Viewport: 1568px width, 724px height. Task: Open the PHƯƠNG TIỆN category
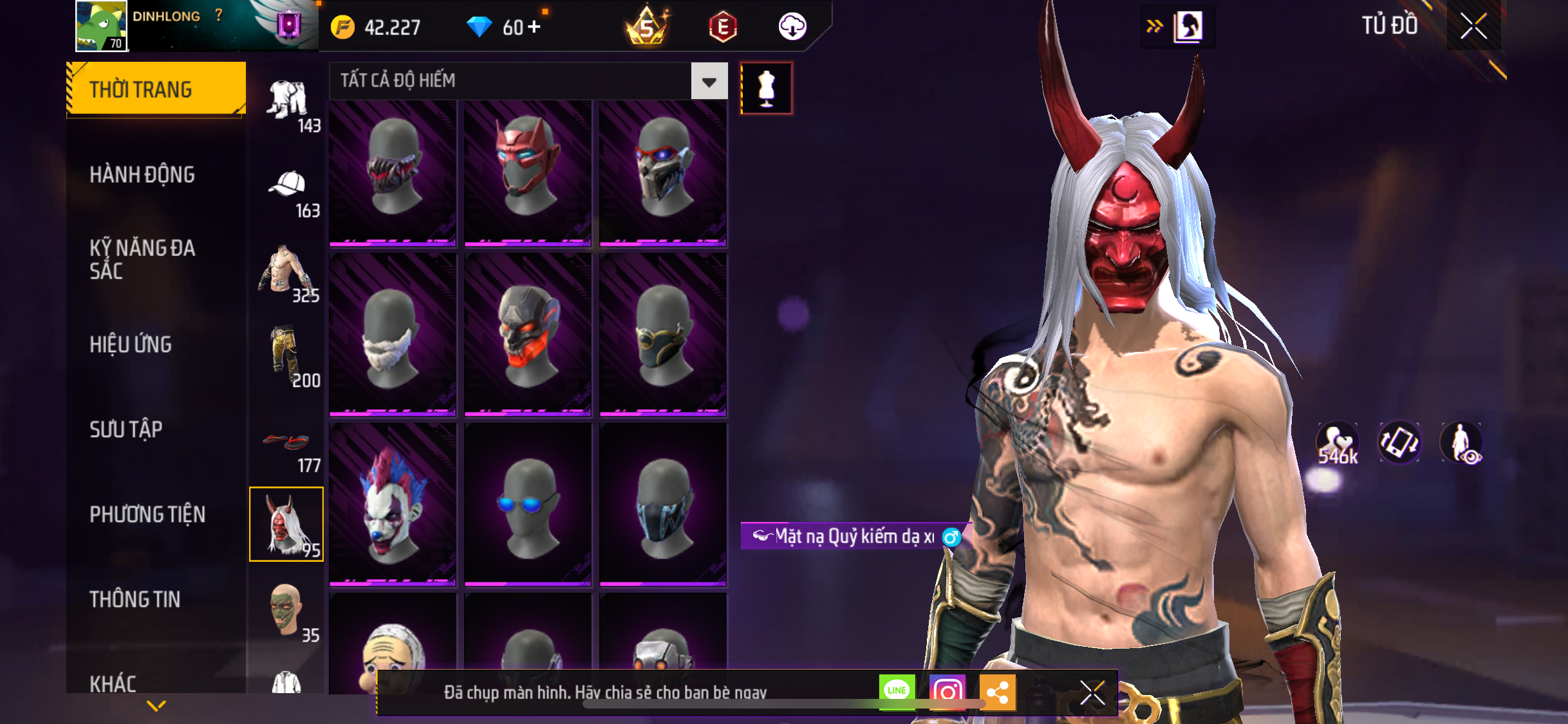pos(147,514)
